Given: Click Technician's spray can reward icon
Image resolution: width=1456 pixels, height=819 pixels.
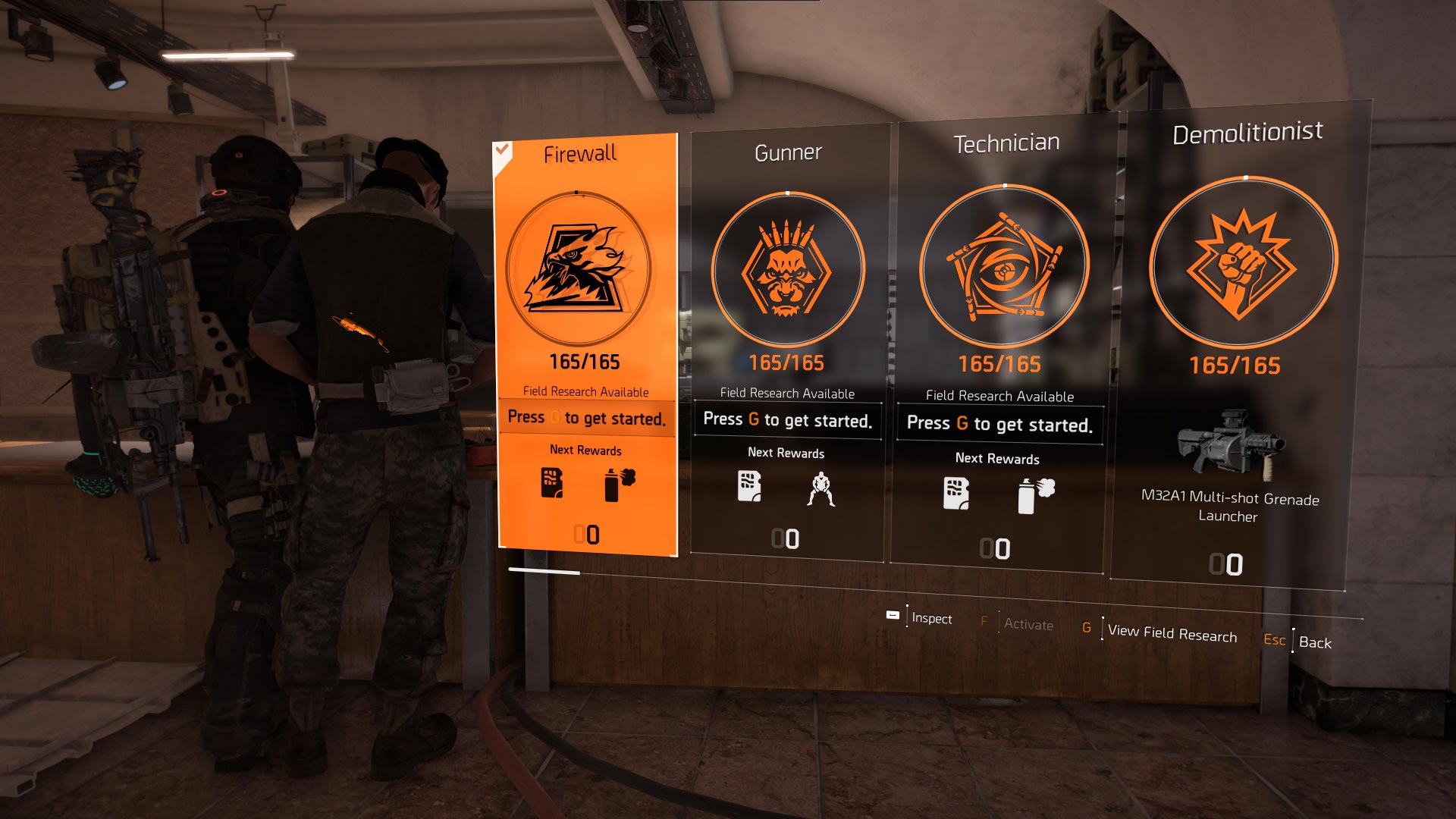Looking at the screenshot, I should click(x=1035, y=496).
